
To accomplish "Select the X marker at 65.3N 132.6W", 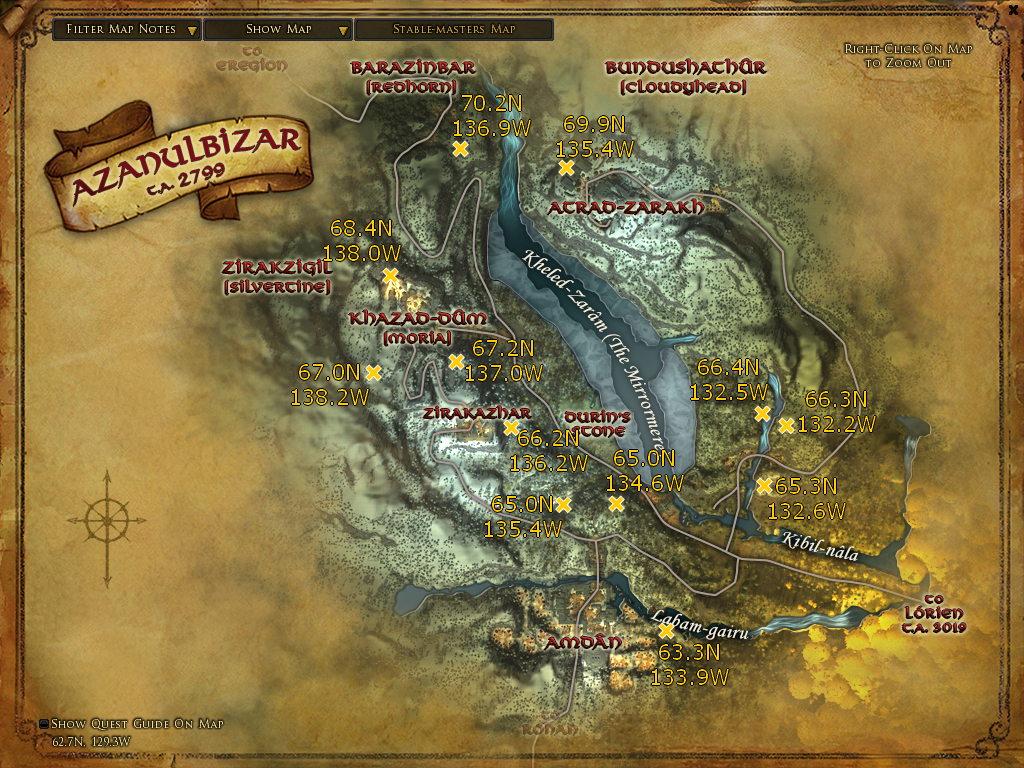I will pos(764,486).
